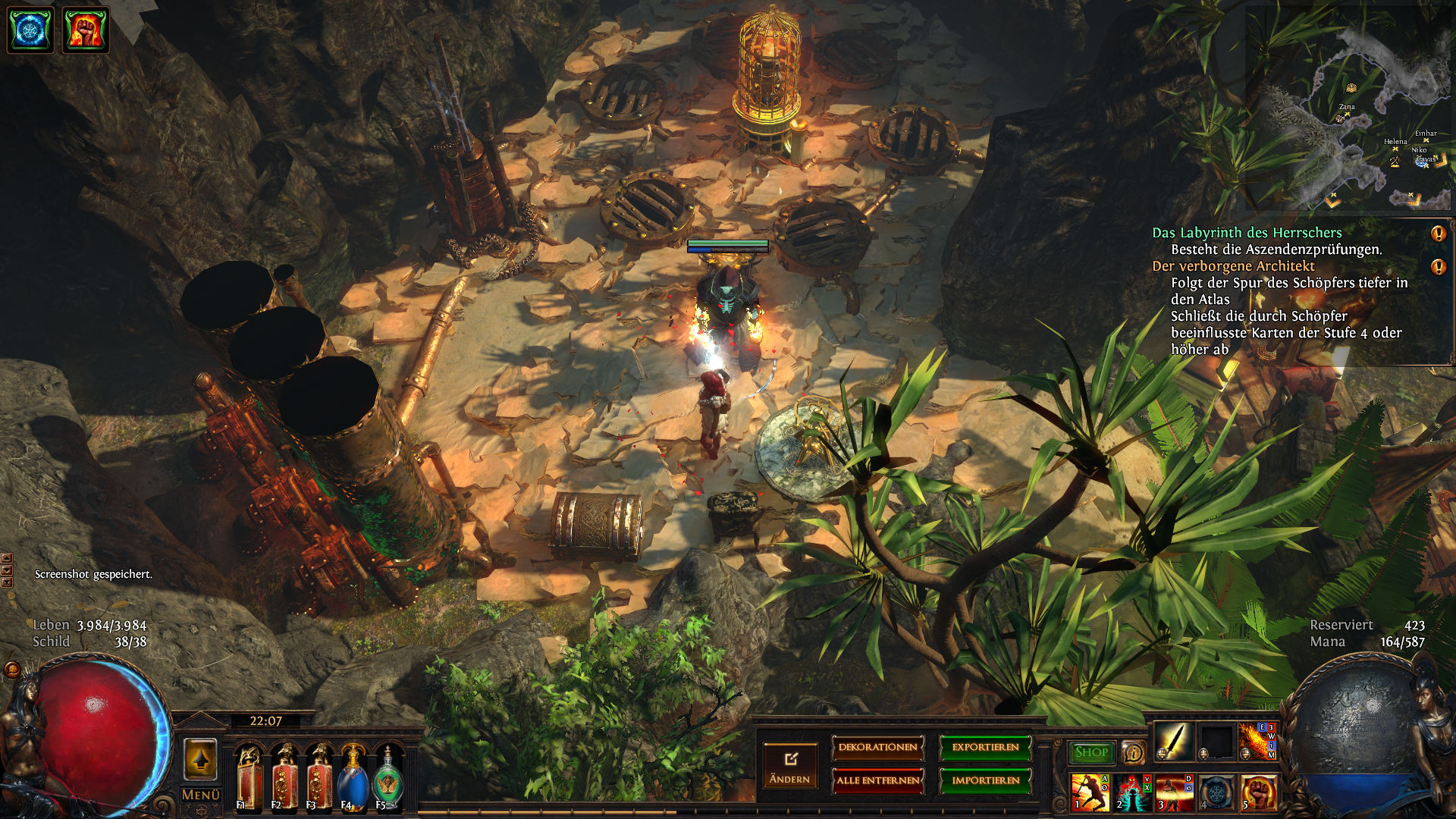This screenshot has width=1456, height=819.
Task: Click Alle Entfernen to remove decorations
Action: pos(877,780)
